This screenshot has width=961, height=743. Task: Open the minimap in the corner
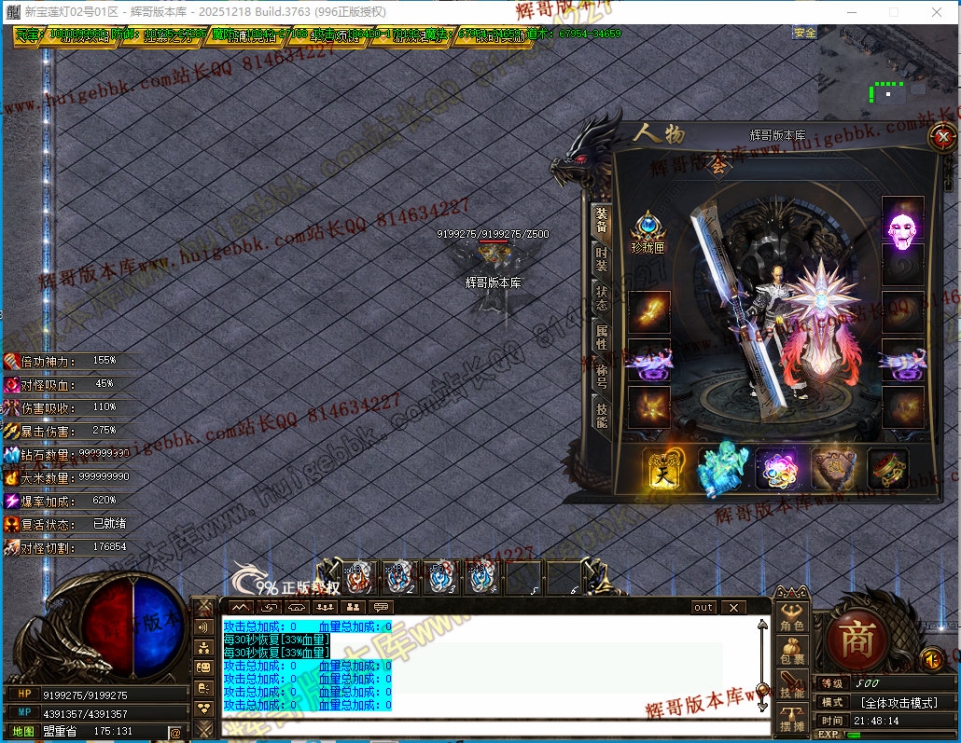point(887,82)
